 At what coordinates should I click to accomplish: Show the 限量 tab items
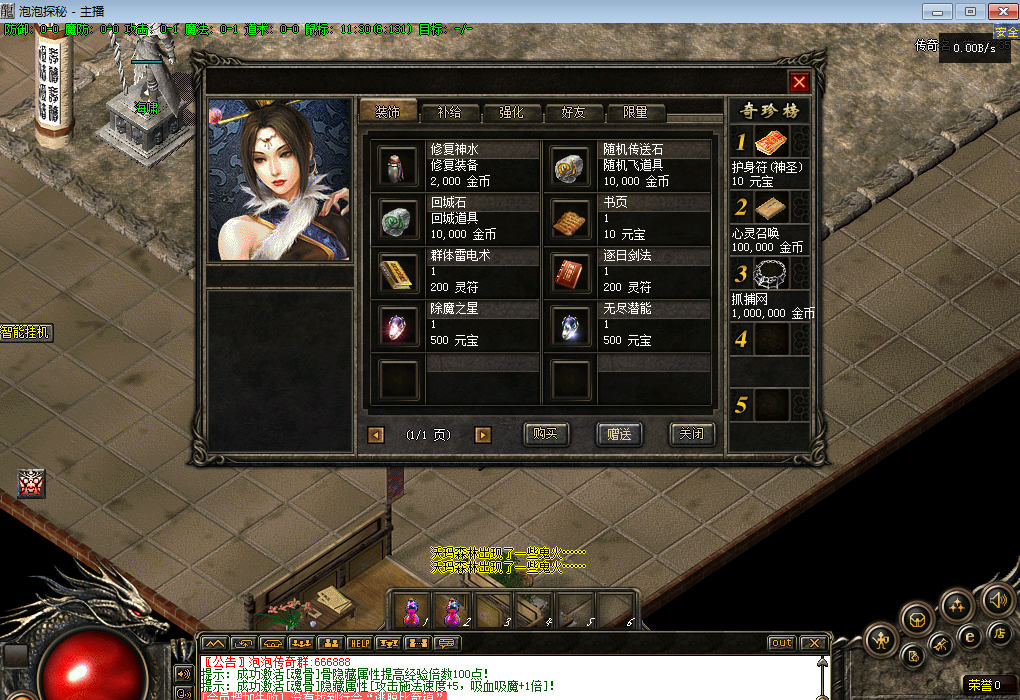tap(635, 113)
